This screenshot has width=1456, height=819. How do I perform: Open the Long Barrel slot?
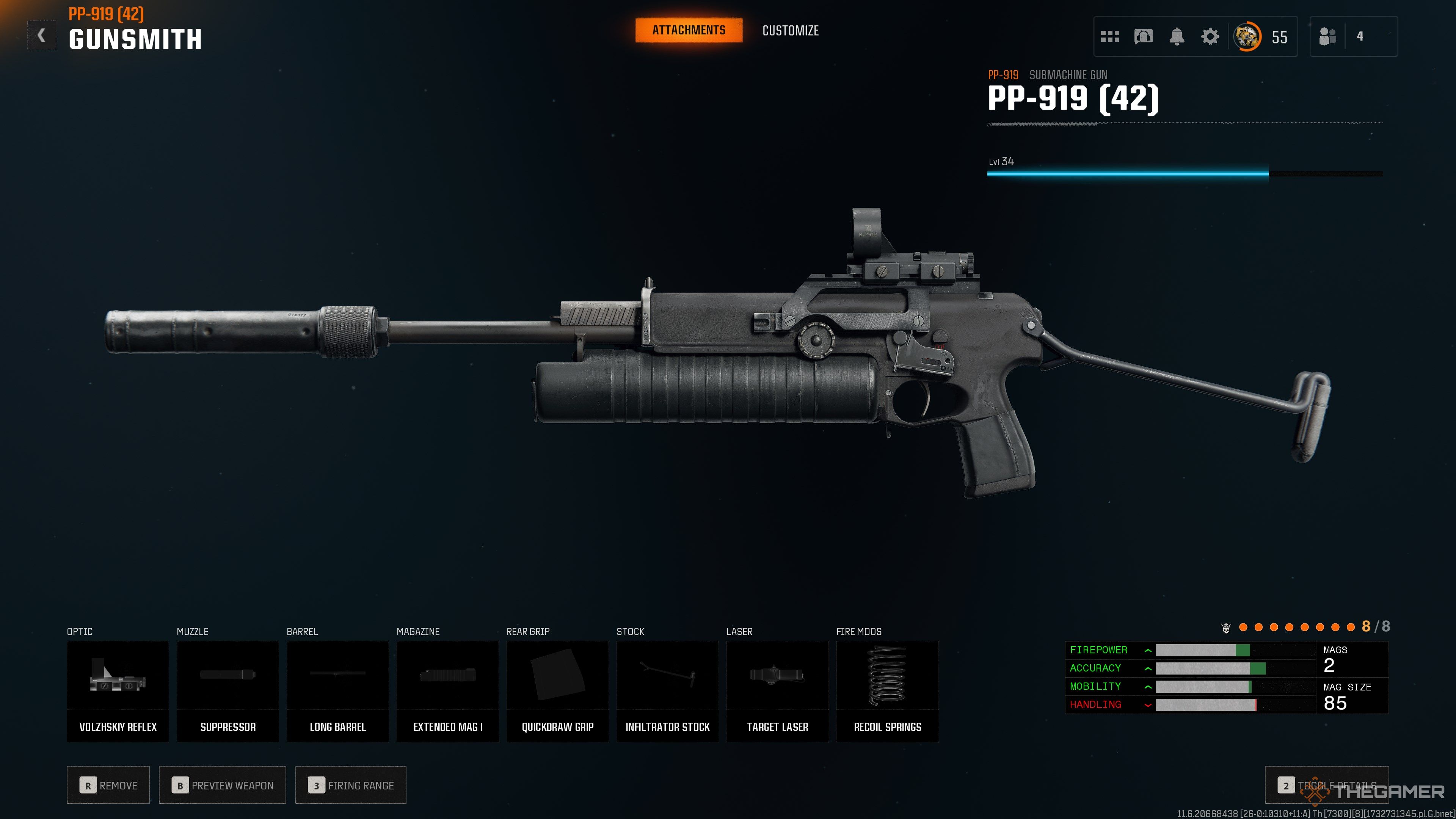[337, 691]
